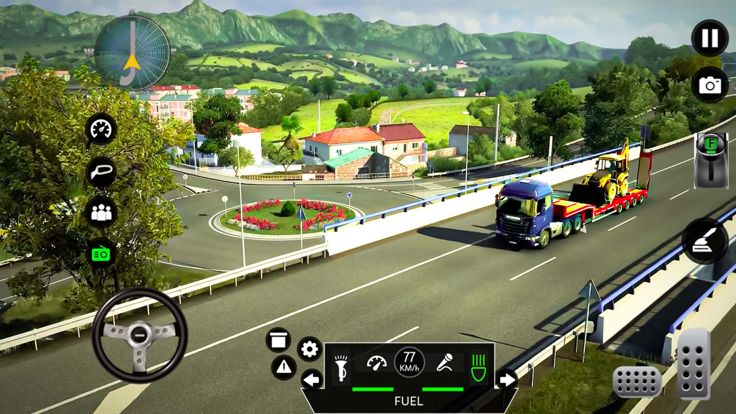Image resolution: width=736 pixels, height=414 pixels.
Task: Click the steering wheel control
Action: 140,335
